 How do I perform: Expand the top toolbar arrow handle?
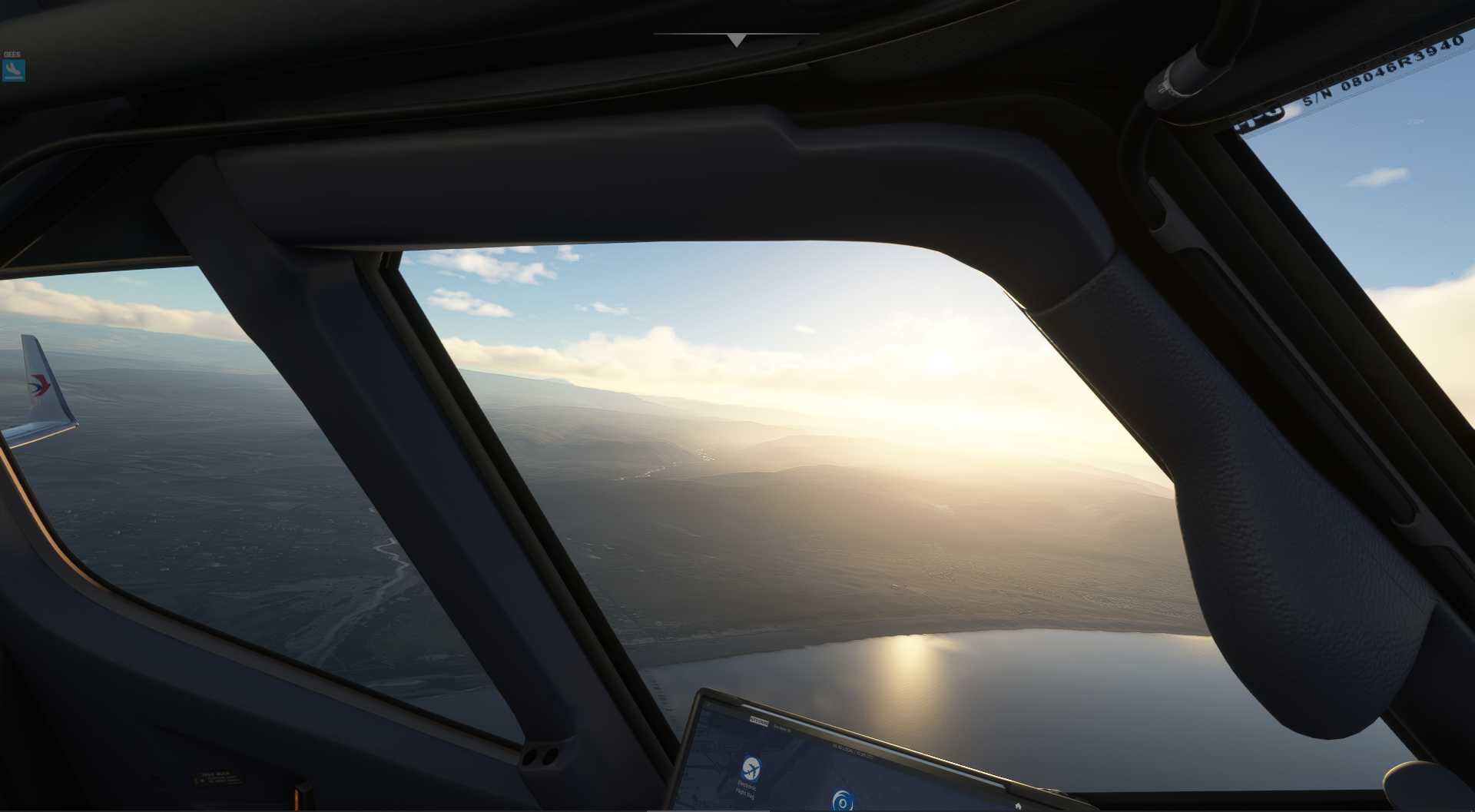tap(736, 40)
